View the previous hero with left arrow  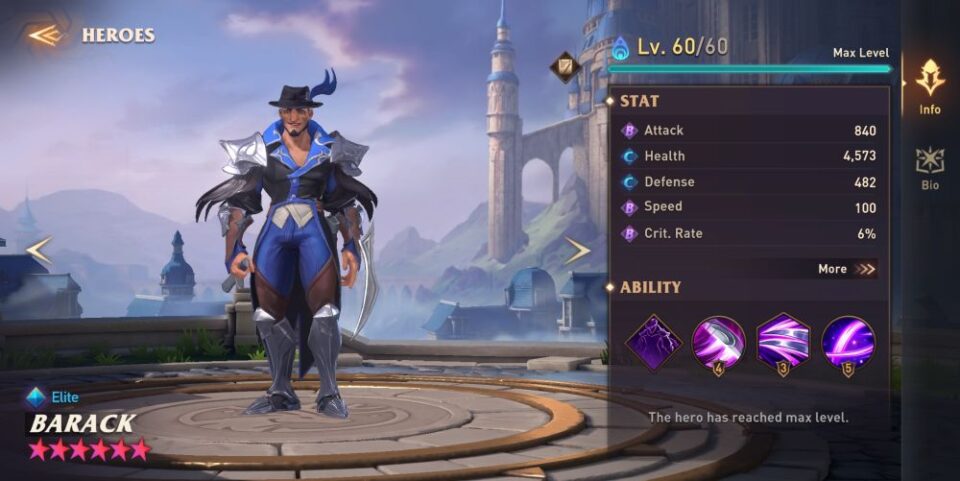[x=38, y=250]
